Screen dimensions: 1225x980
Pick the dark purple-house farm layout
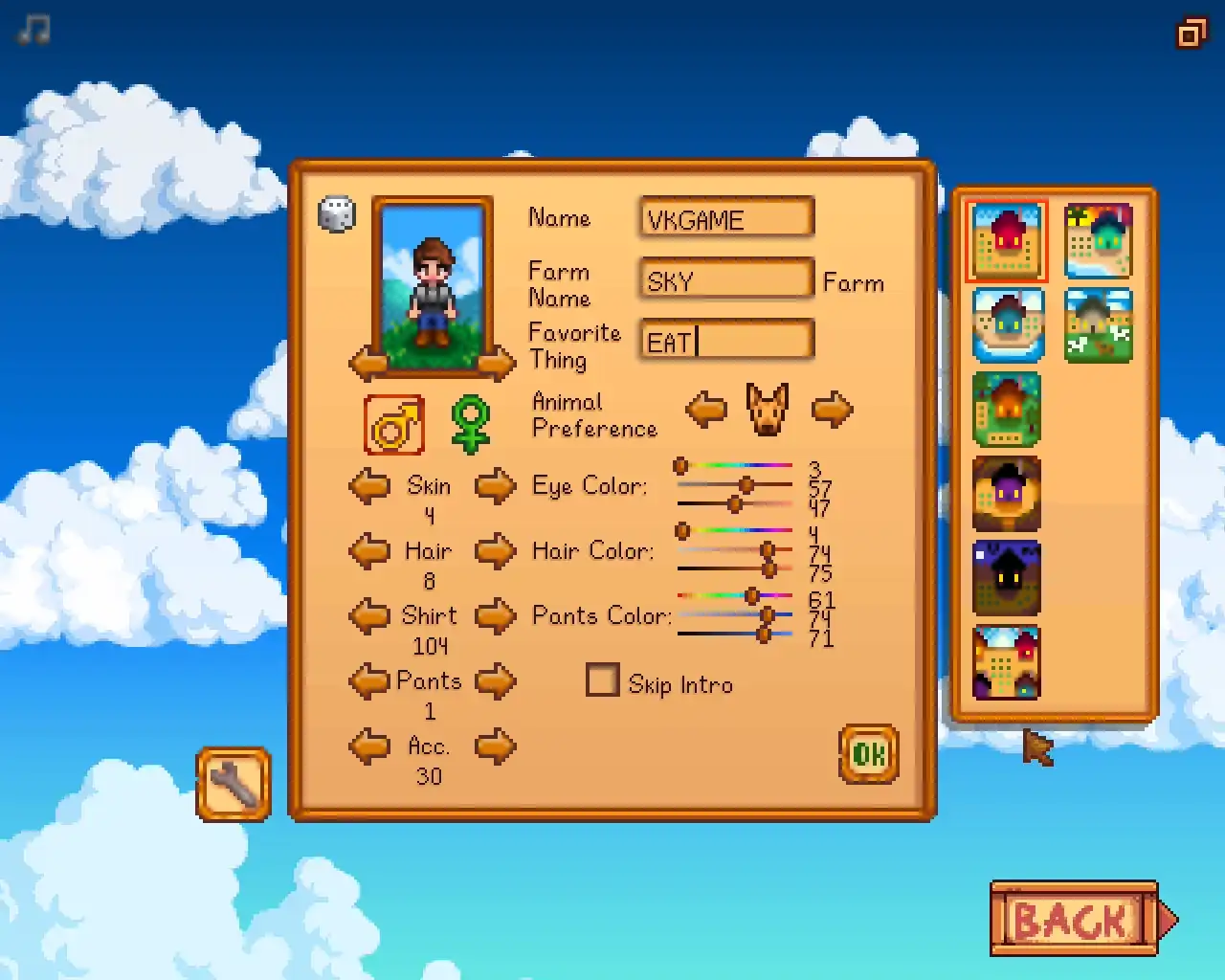[1006, 494]
